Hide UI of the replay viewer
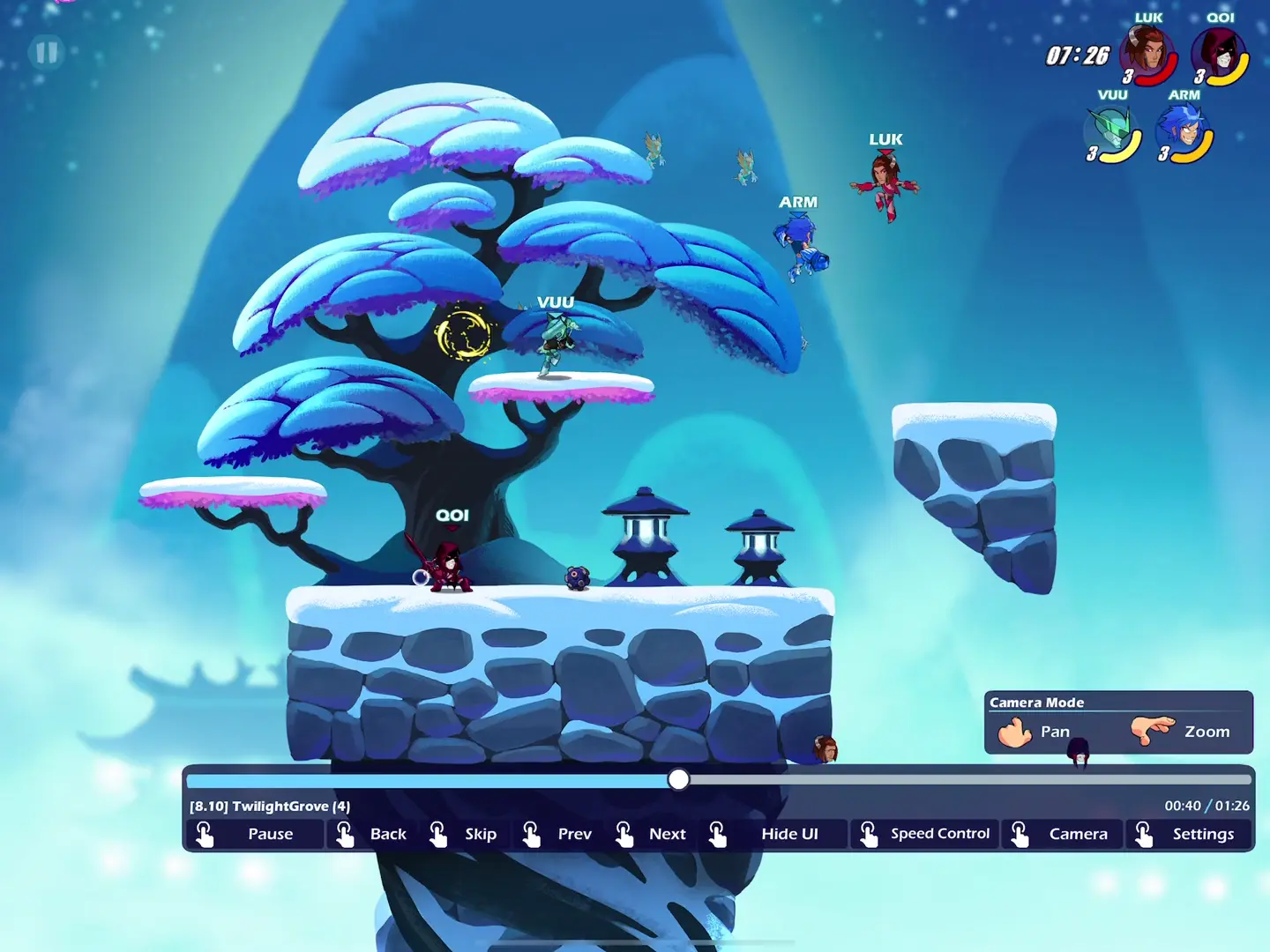 click(776, 834)
